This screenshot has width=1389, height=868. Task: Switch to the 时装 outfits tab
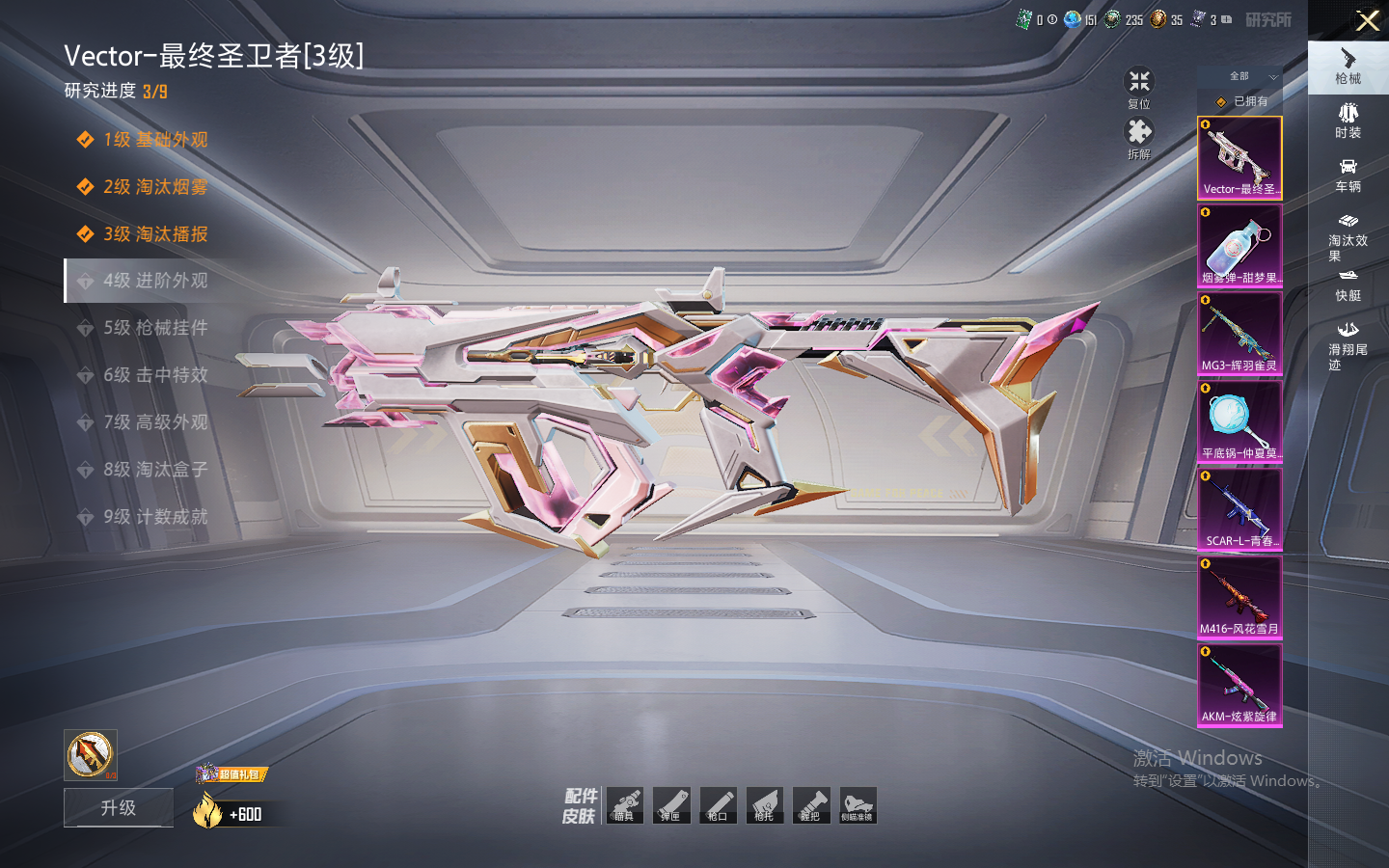coord(1348,121)
